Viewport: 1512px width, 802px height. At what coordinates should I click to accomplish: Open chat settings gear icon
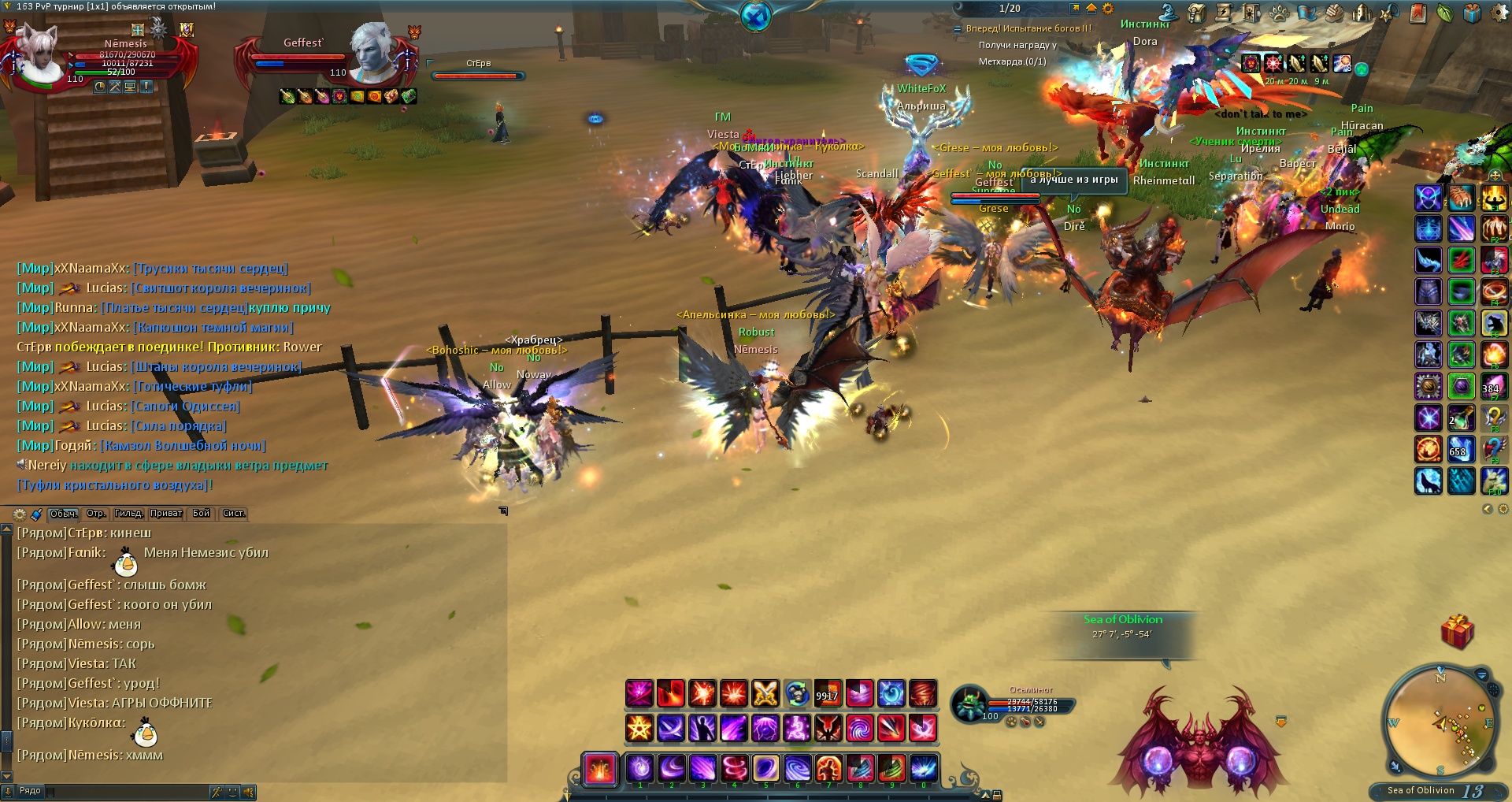[20, 514]
